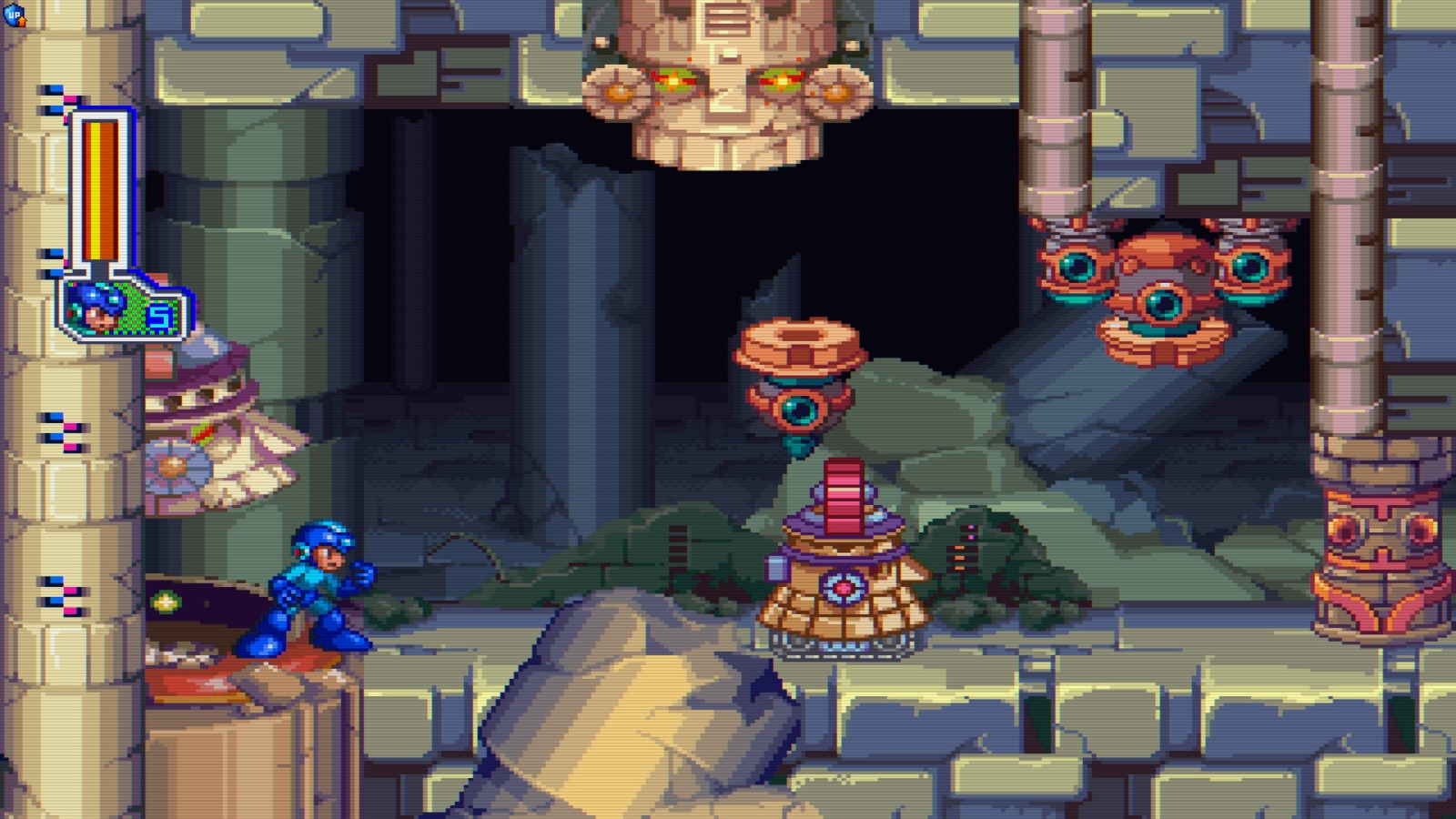This screenshot has height=819, width=1456.
Task: Toggle the stone head's left glowing eye
Action: coord(675,80)
